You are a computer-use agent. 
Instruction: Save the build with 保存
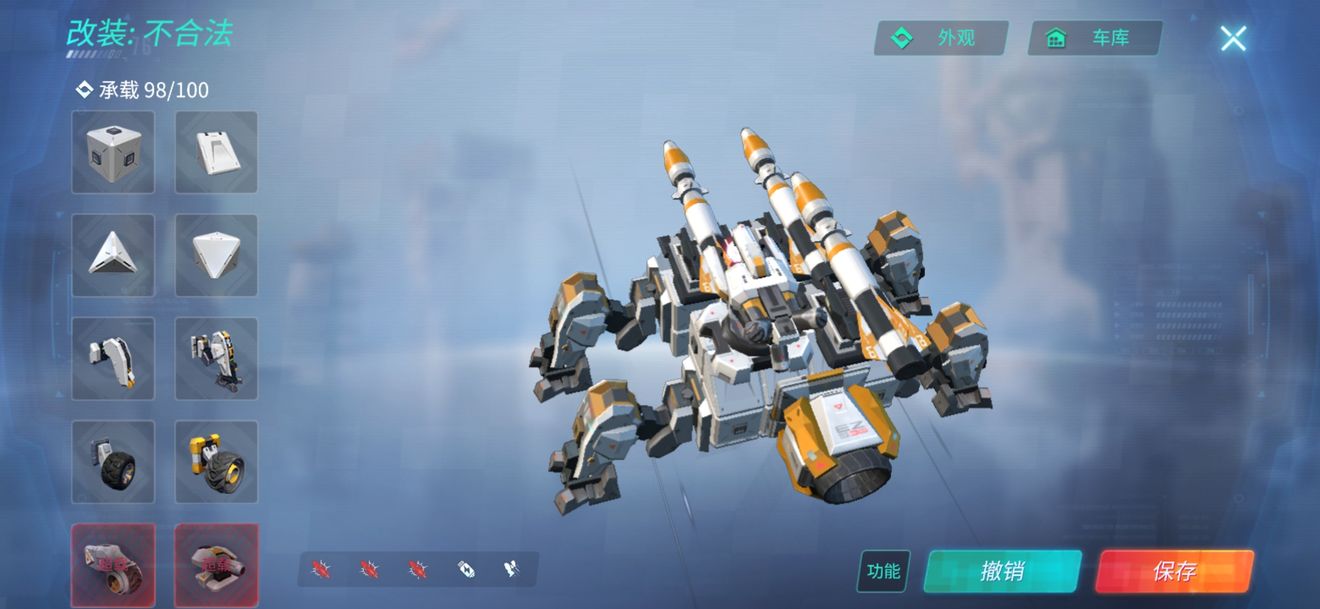pyautogui.click(x=1174, y=571)
